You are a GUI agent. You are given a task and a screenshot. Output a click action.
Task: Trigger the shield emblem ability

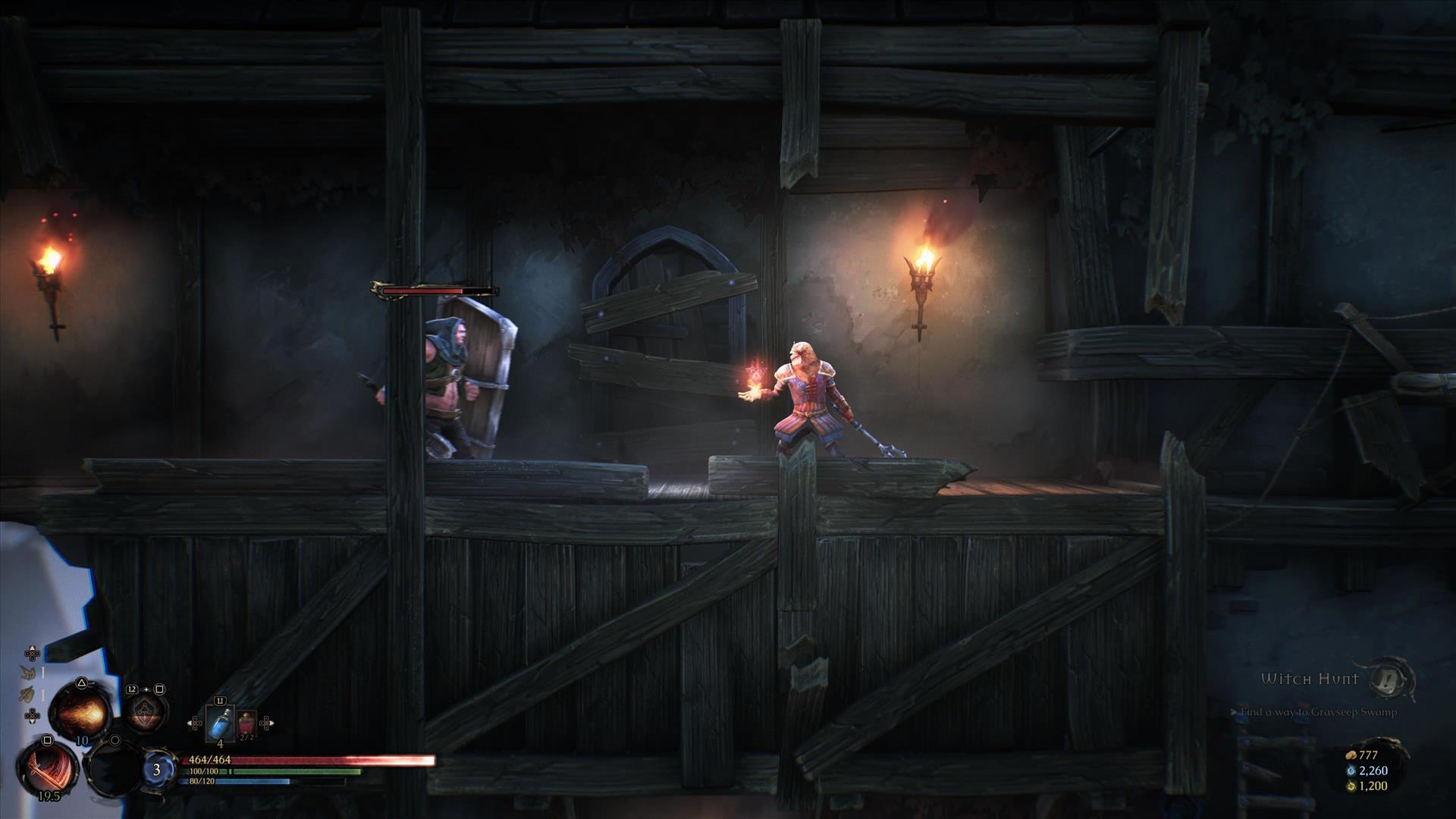[x=145, y=713]
